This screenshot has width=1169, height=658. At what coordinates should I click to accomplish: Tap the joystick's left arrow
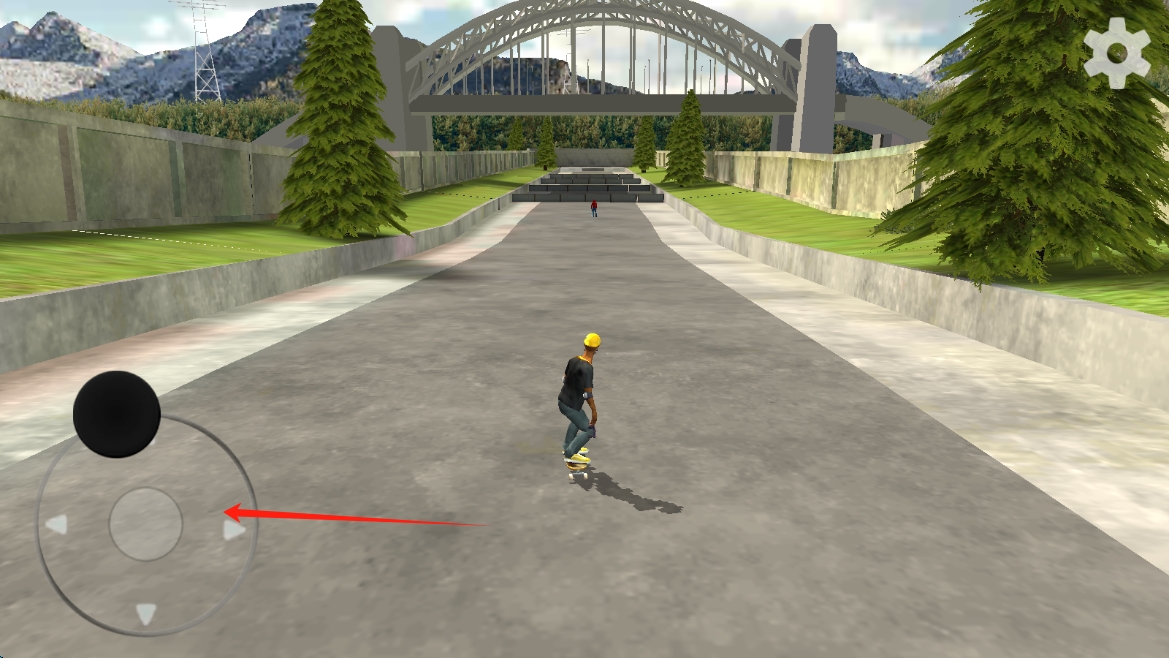point(57,524)
